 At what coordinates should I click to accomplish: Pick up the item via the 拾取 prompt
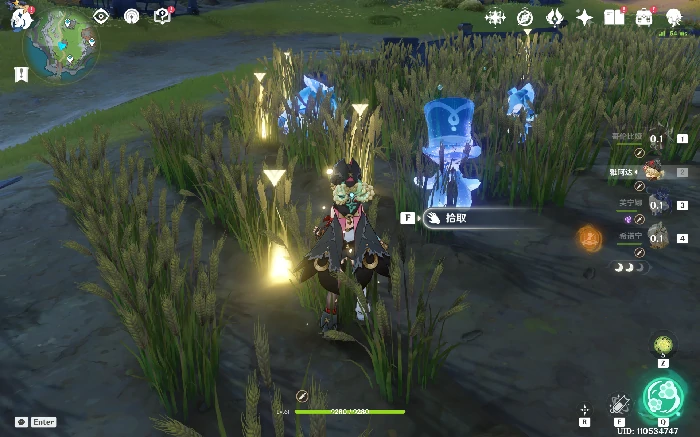pos(455,217)
